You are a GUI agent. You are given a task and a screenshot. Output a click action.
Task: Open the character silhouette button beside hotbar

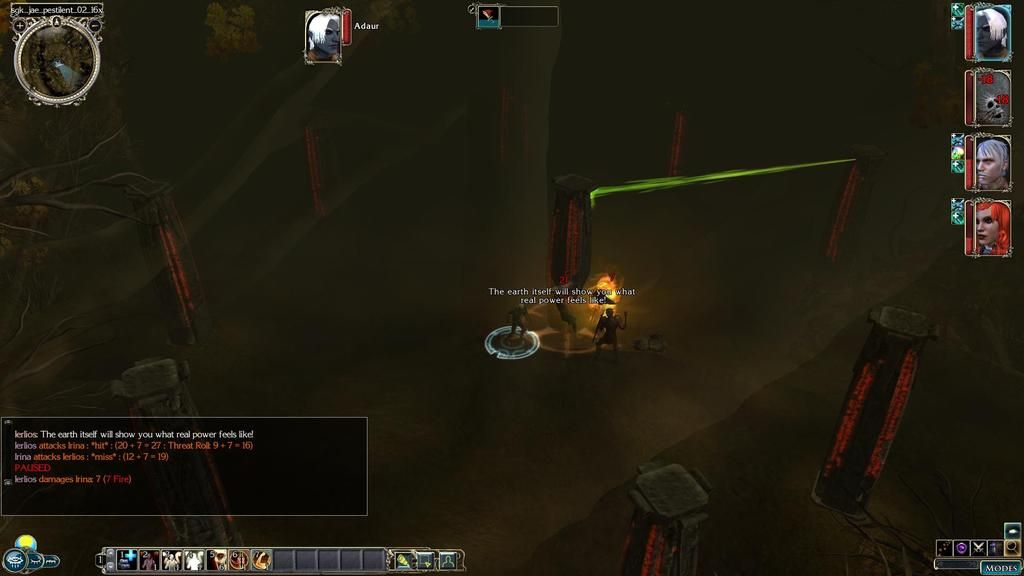448,560
